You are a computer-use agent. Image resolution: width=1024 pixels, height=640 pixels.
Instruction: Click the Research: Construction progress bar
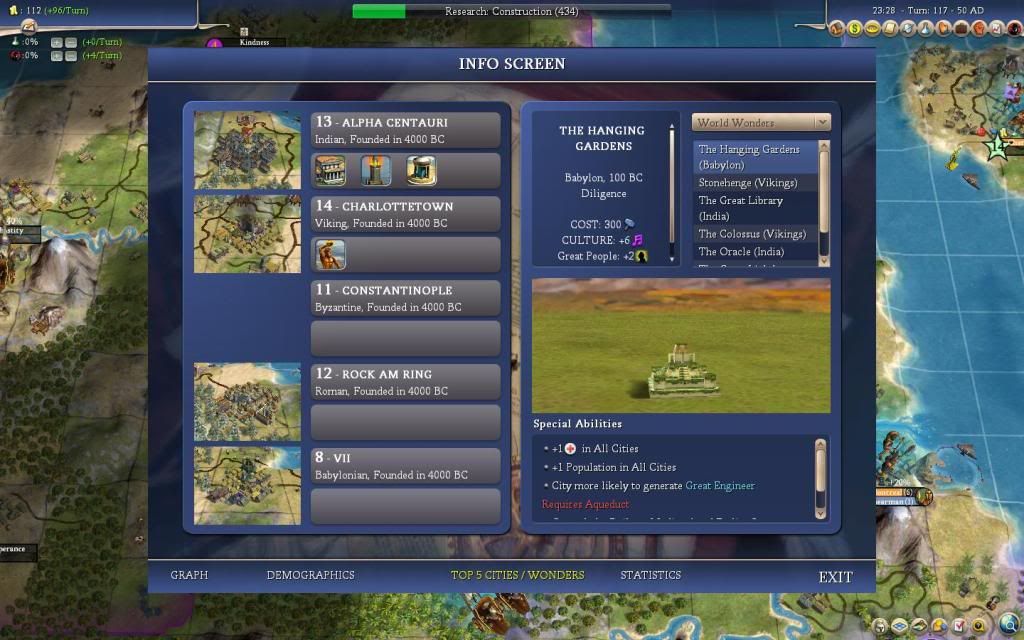pos(511,11)
